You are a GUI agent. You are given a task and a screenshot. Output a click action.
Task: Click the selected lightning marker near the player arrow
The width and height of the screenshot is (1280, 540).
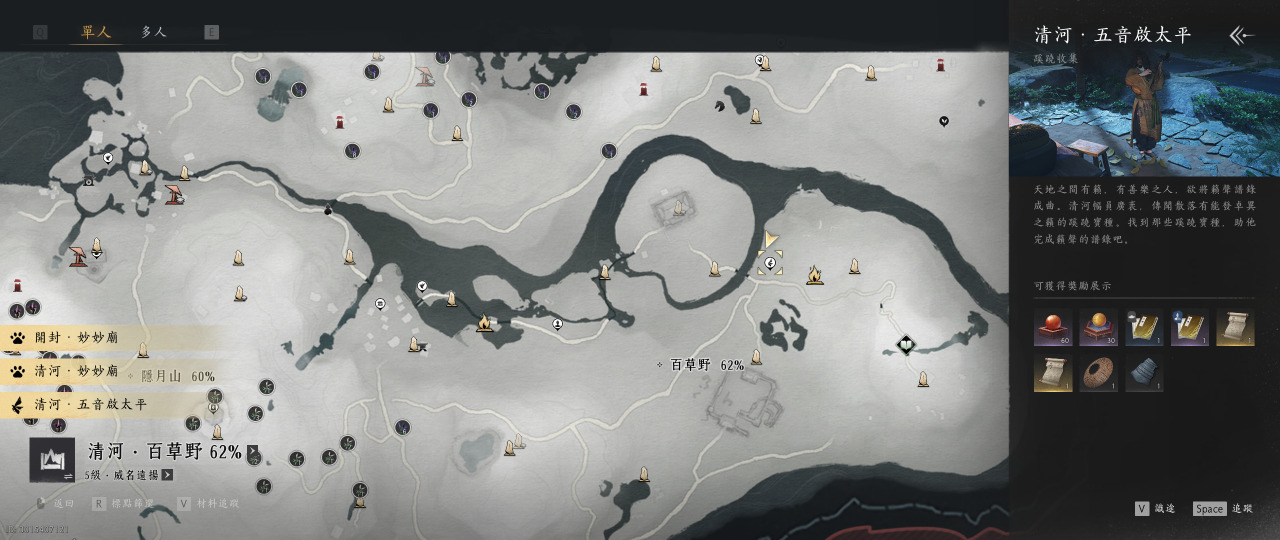tap(770, 264)
